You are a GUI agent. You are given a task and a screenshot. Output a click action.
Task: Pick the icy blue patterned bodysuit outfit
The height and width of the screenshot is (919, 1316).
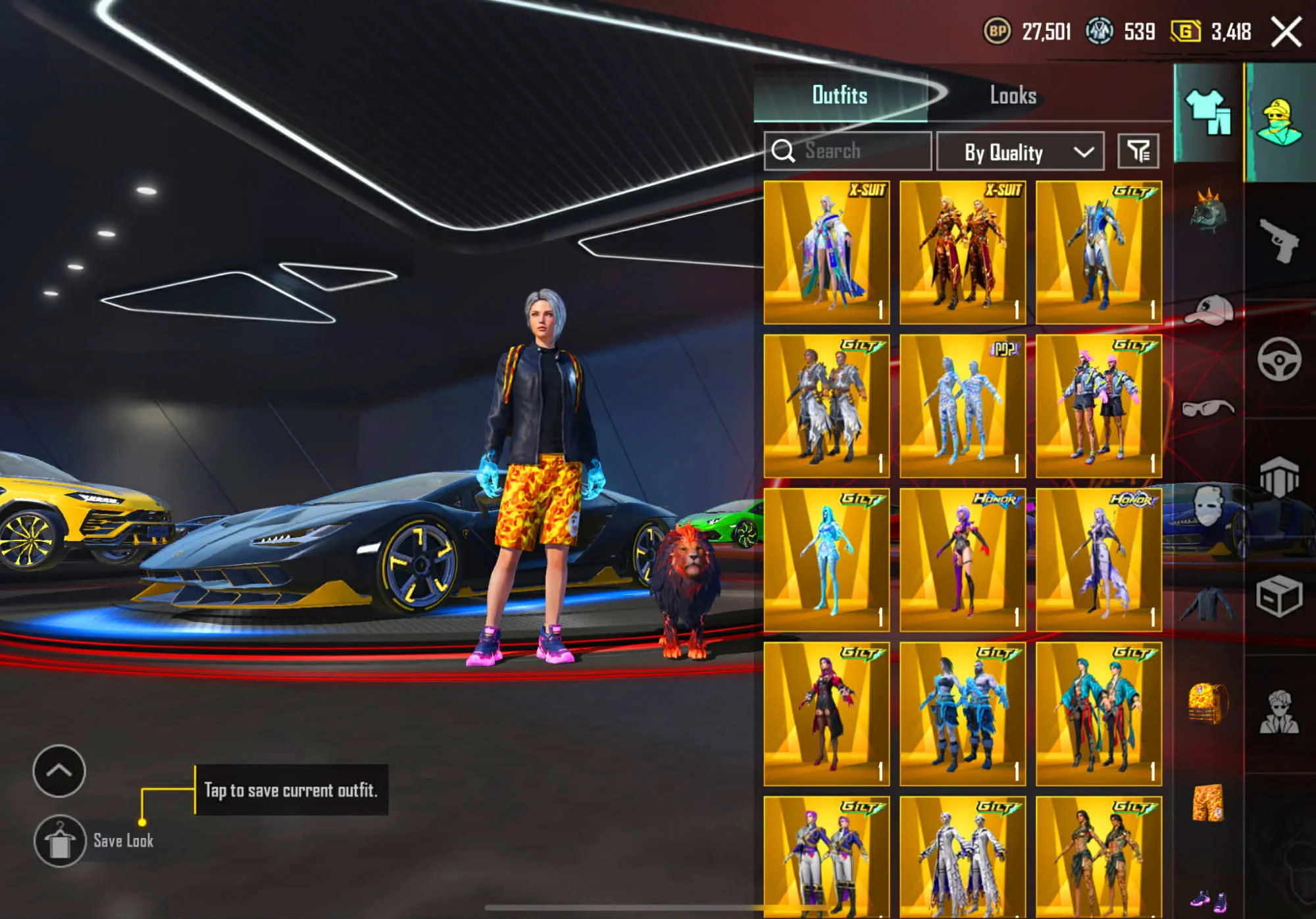point(962,406)
